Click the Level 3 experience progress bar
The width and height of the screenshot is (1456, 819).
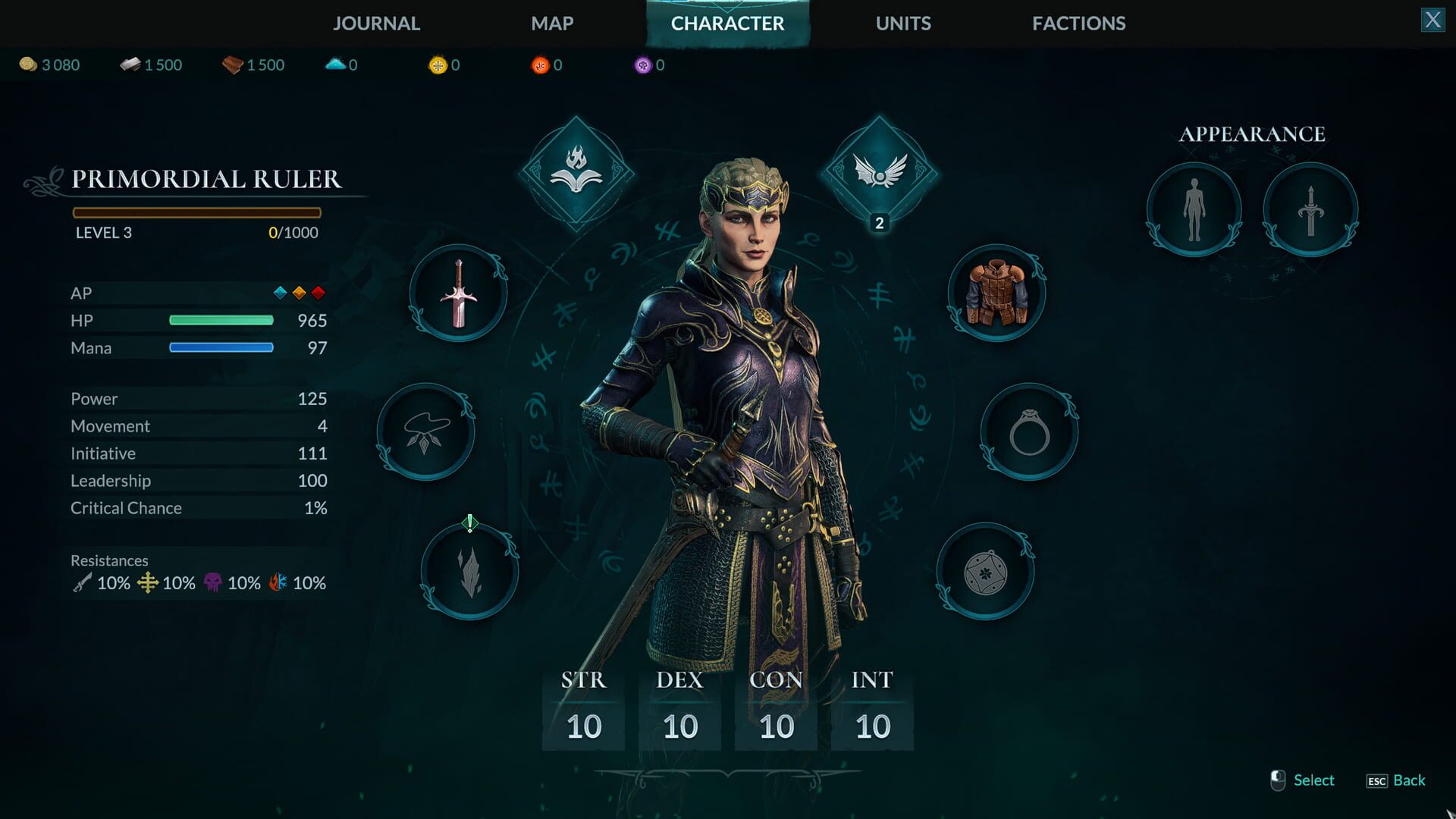[x=197, y=213]
